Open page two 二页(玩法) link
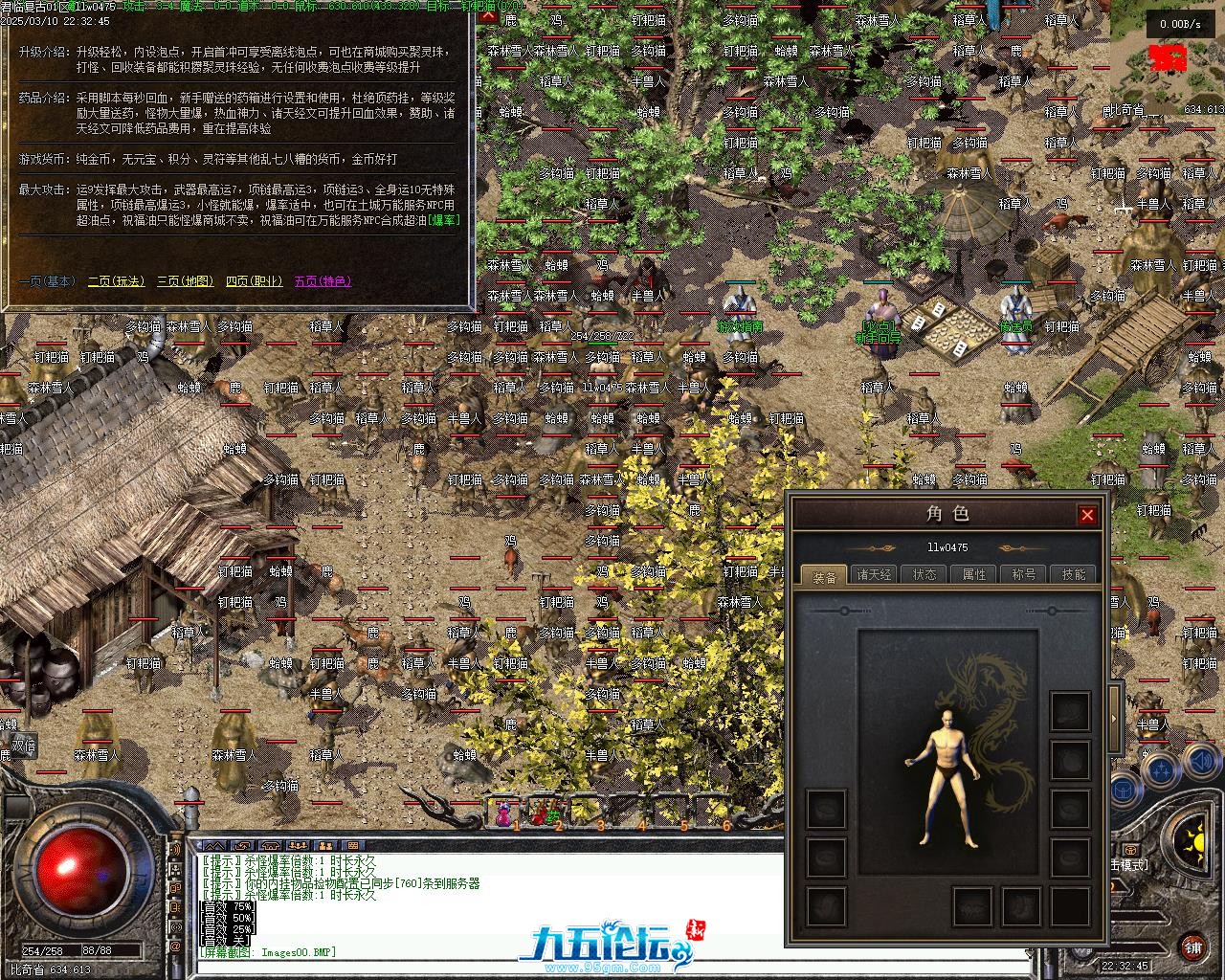Viewport: 1225px width, 980px height. 116,281
